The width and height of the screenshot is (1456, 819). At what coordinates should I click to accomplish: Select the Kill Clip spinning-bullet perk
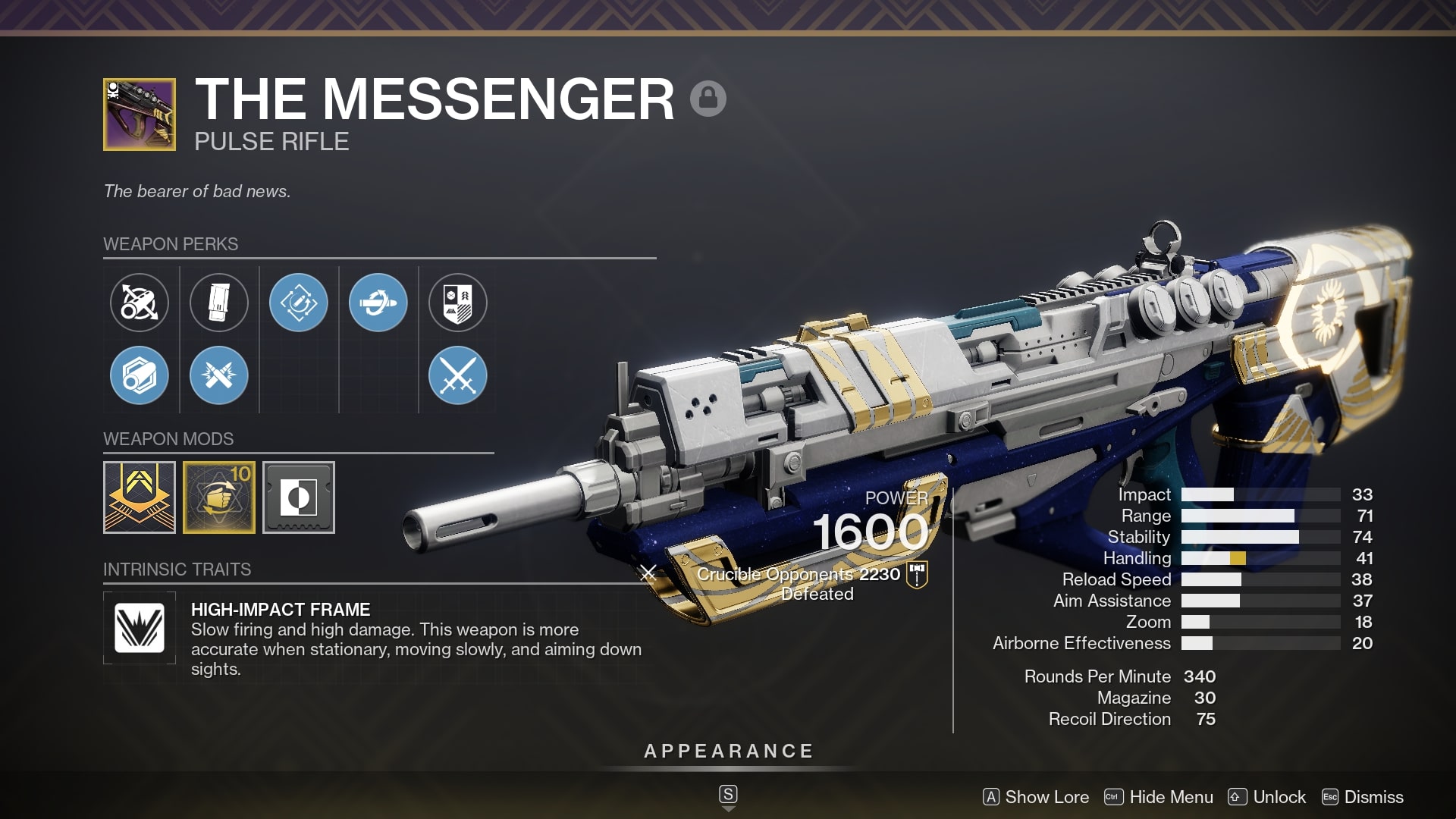(378, 302)
